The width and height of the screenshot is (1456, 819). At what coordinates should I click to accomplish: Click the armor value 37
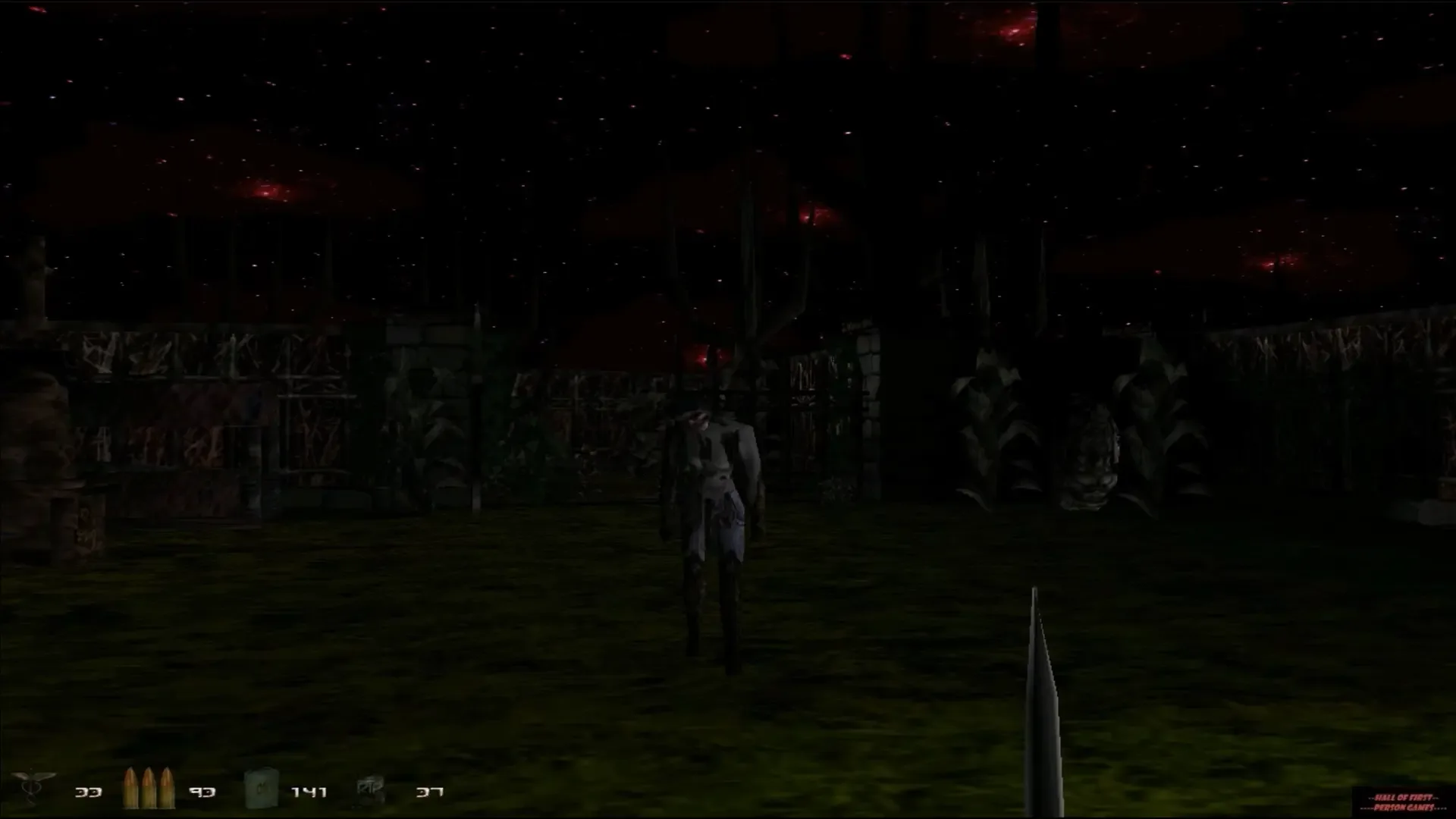428,792
